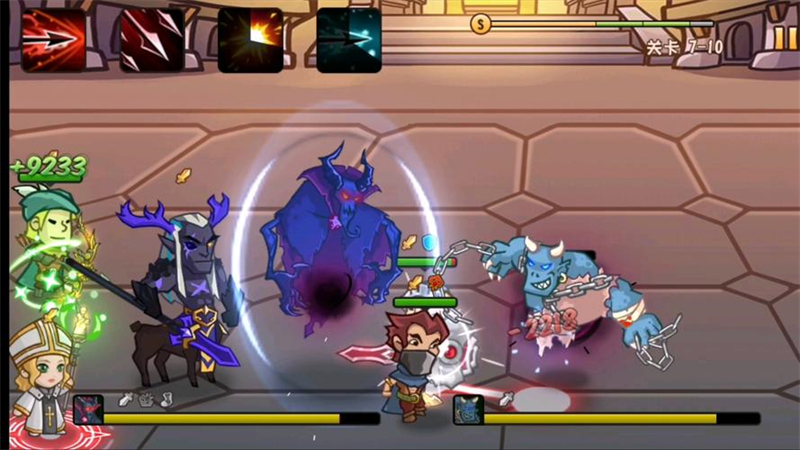Cast the cyan ice arrow skill
Image resolution: width=800 pixels, height=450 pixels.
coord(349,39)
